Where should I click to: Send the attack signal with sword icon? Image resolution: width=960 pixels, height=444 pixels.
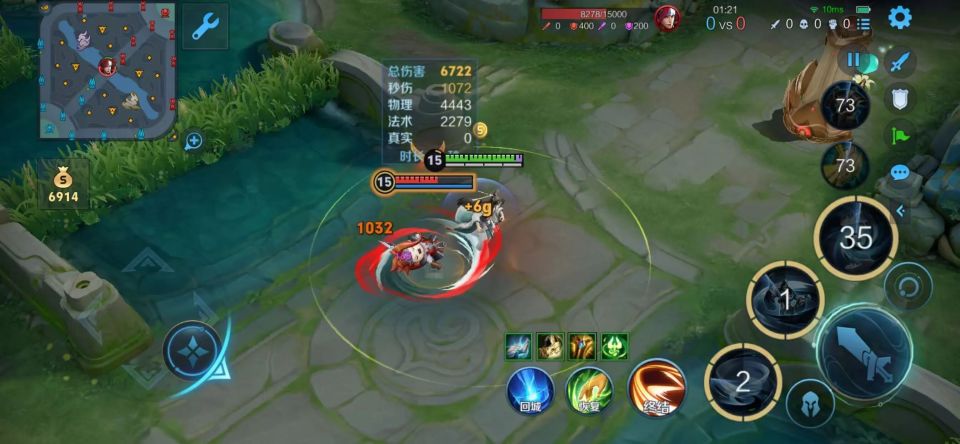tap(901, 61)
